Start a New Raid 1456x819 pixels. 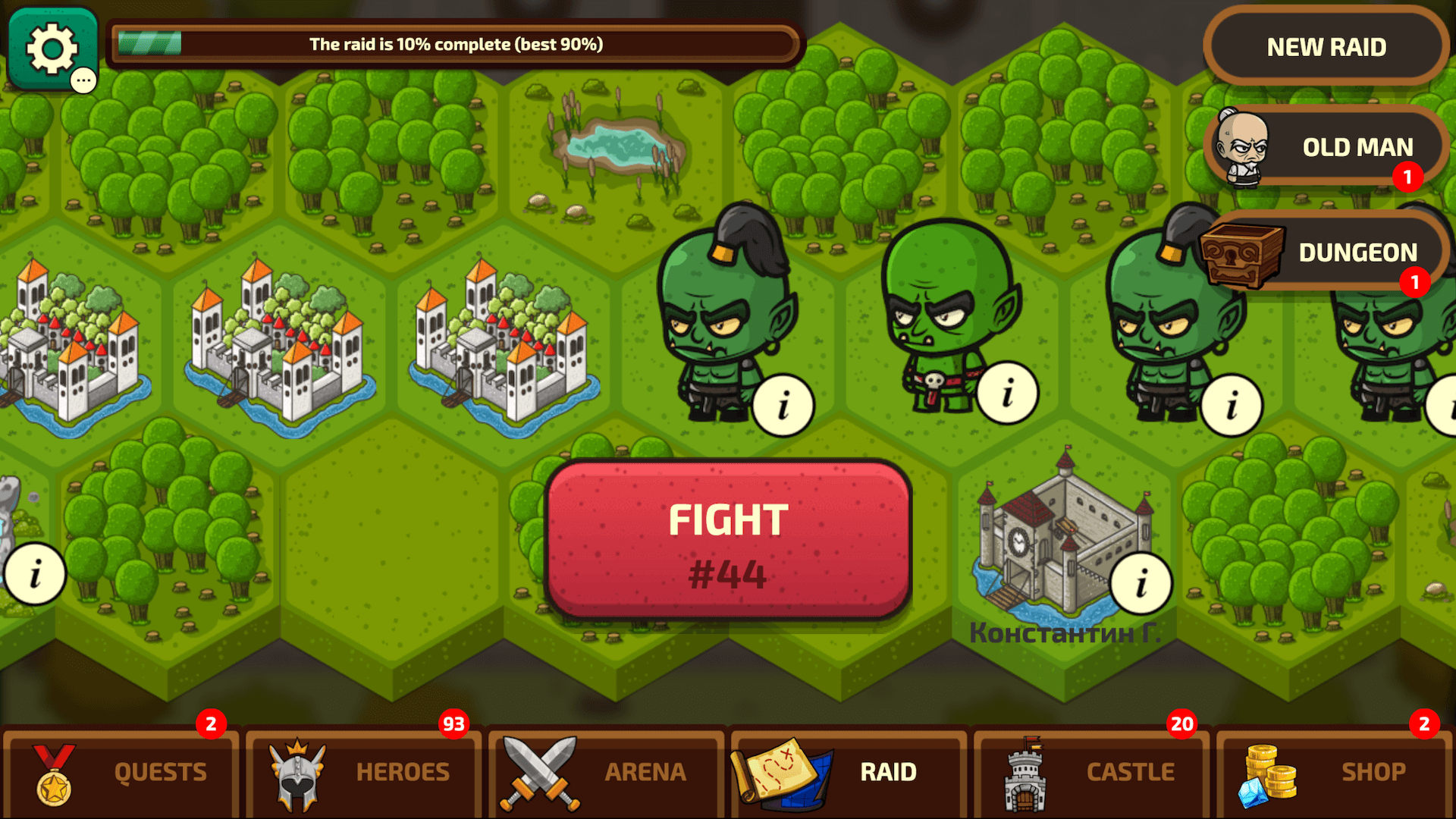[x=1324, y=47]
